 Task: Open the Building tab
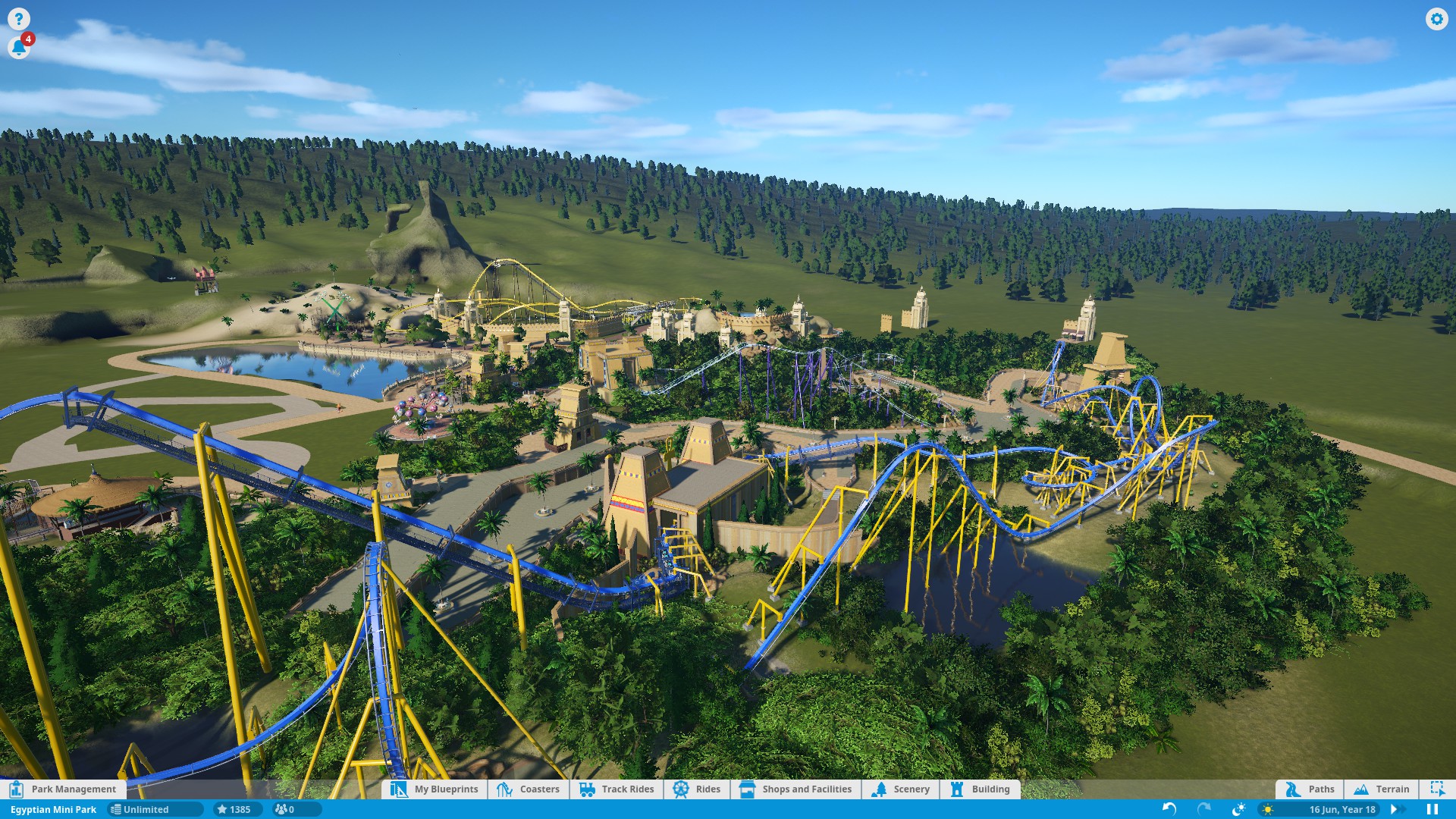(981, 789)
